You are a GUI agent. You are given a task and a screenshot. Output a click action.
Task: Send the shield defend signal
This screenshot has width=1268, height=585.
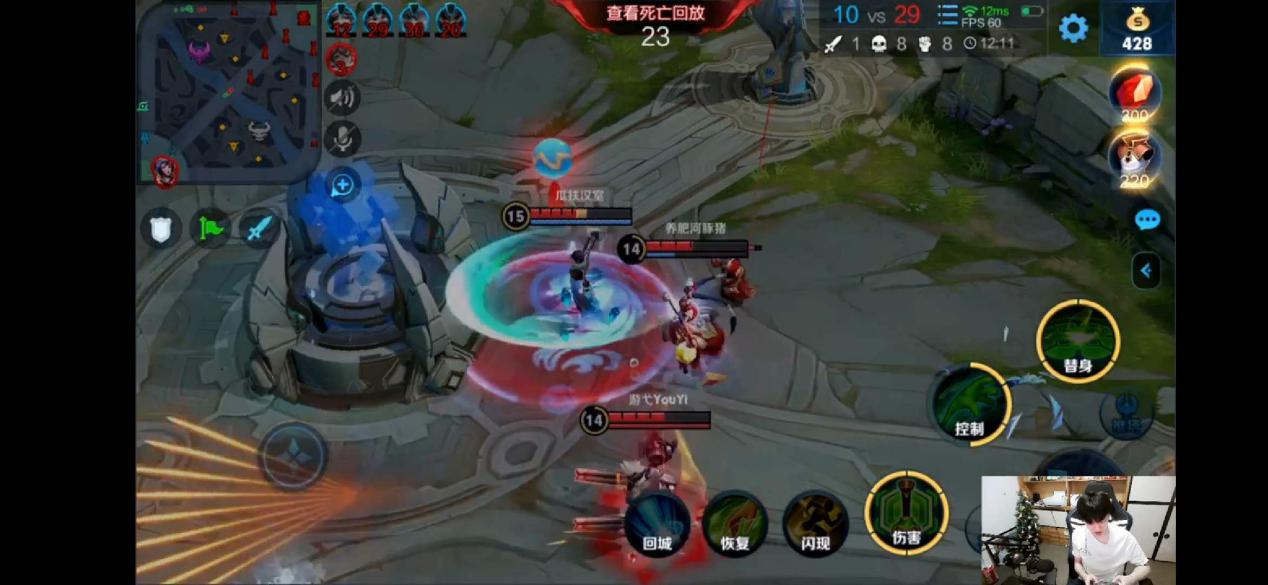[161, 229]
